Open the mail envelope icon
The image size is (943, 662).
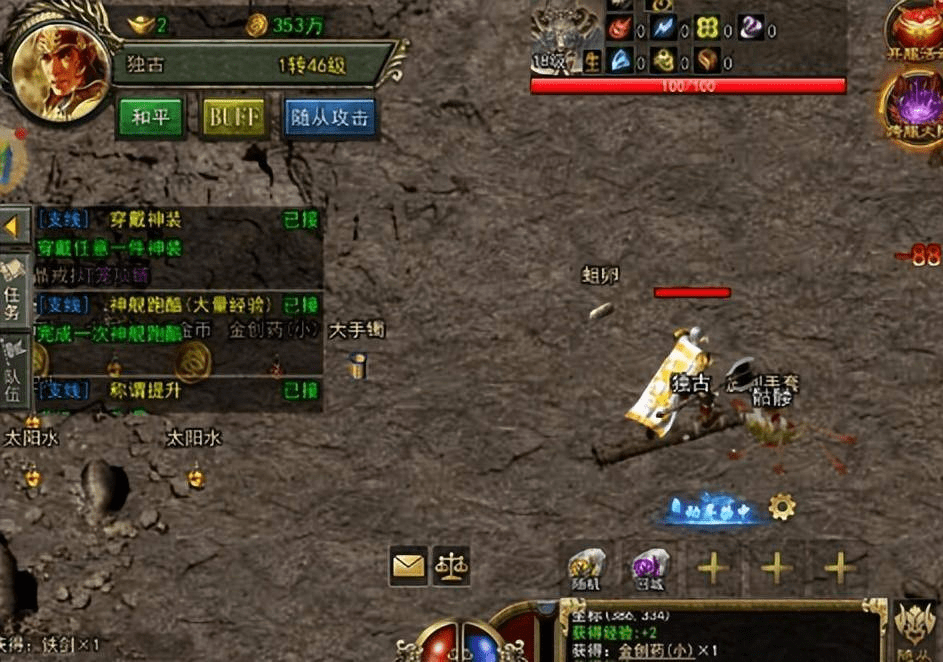(x=408, y=567)
